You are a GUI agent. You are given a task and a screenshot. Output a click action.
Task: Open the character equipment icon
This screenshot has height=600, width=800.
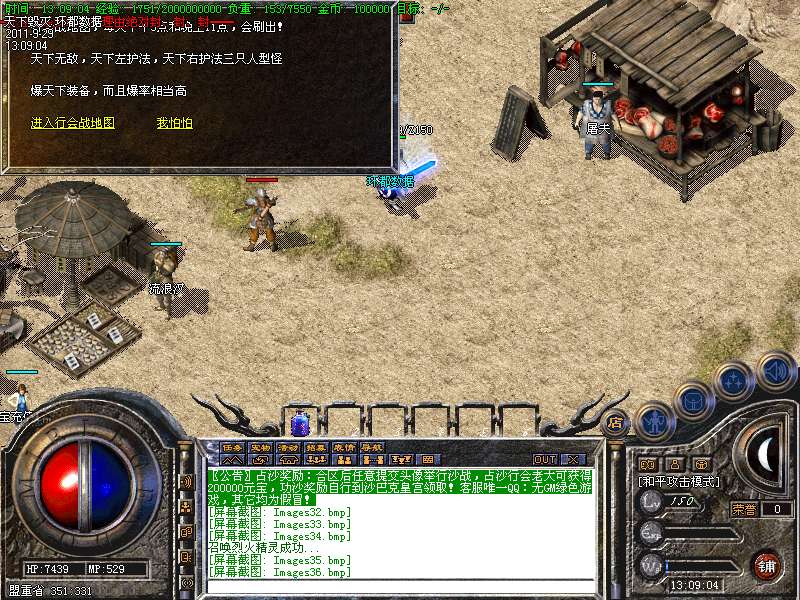tap(654, 420)
